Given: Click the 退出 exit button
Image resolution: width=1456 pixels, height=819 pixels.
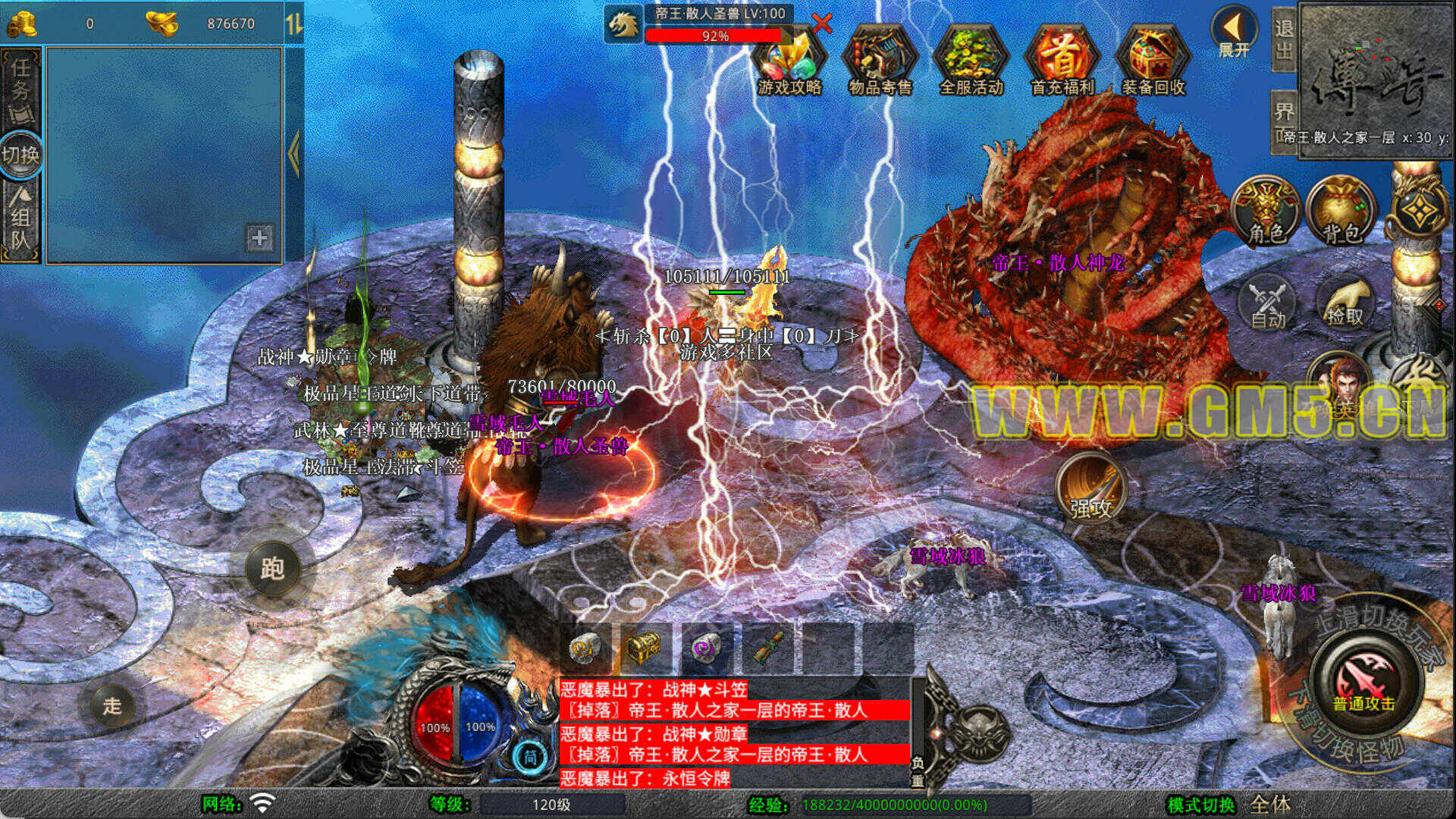Looking at the screenshot, I should [x=1283, y=39].
